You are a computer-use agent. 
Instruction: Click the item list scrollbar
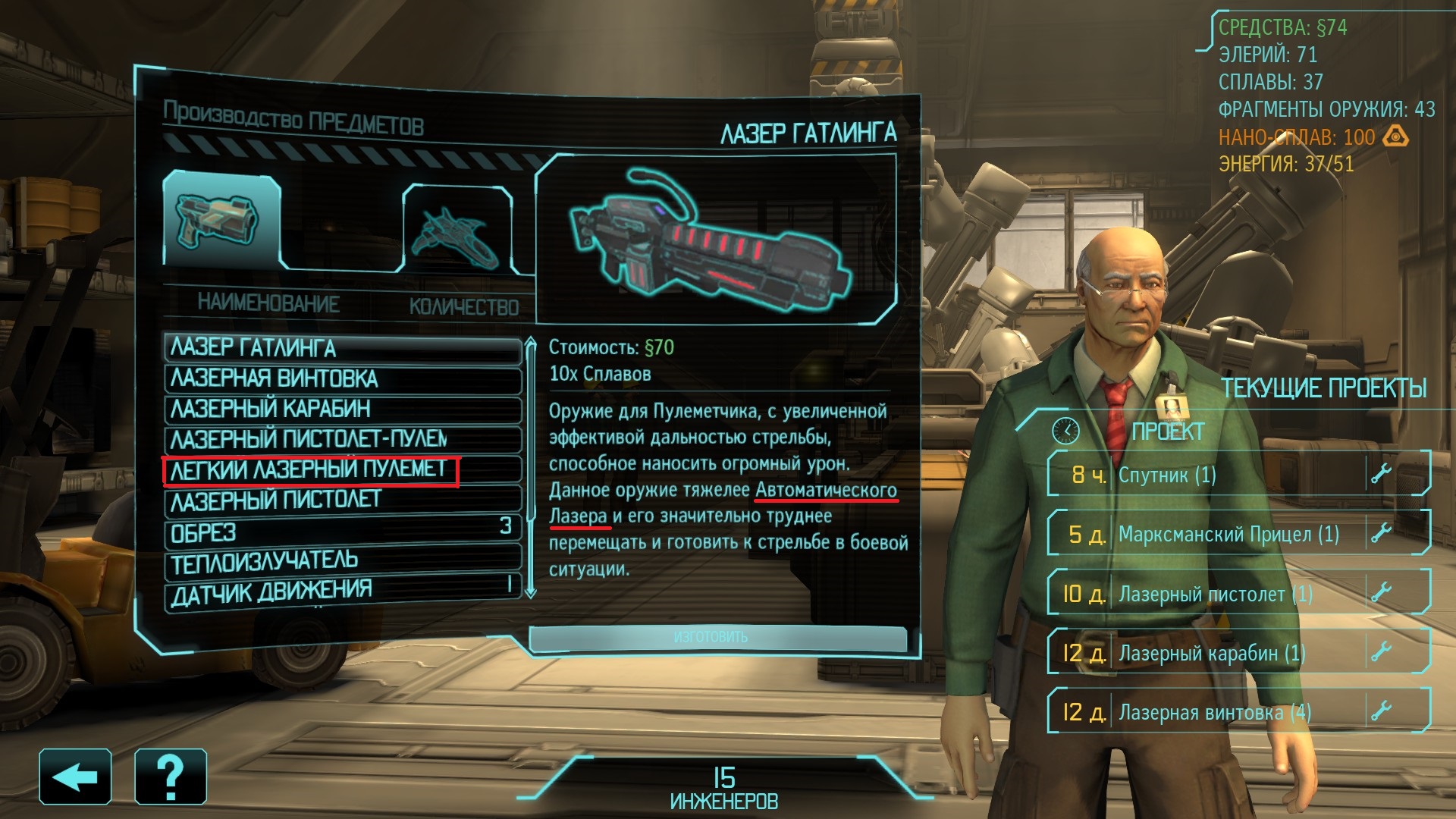point(531,466)
